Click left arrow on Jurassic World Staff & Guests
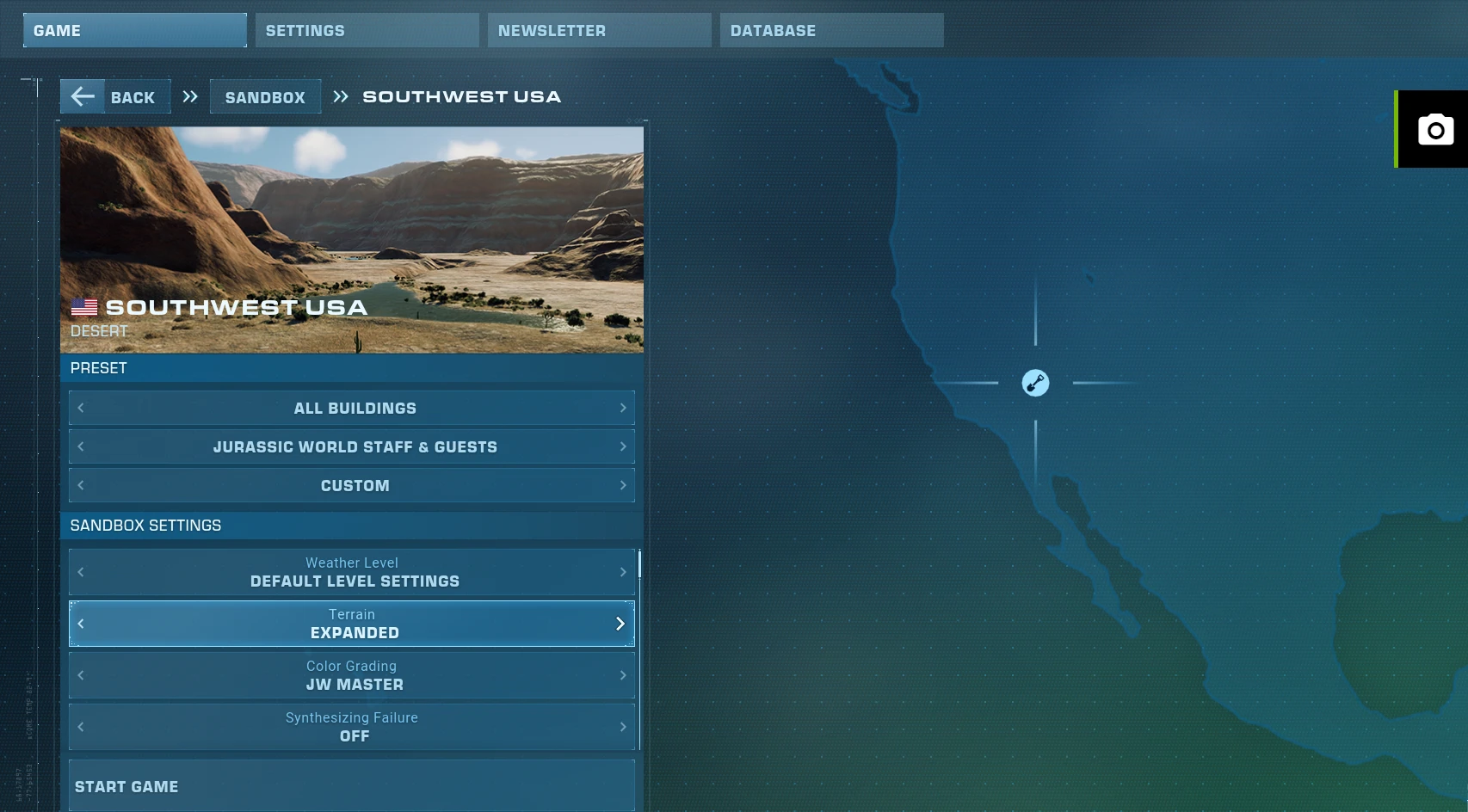 pos(81,446)
